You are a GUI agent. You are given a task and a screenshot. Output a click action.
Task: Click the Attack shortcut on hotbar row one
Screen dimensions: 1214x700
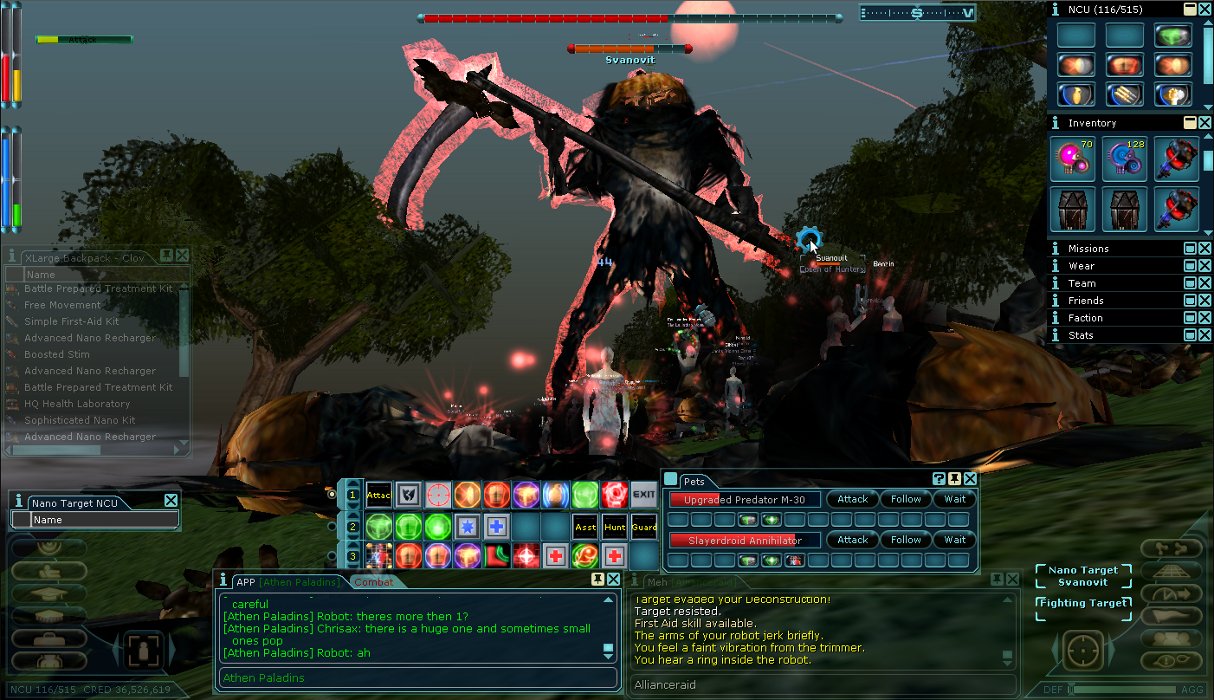pos(378,494)
